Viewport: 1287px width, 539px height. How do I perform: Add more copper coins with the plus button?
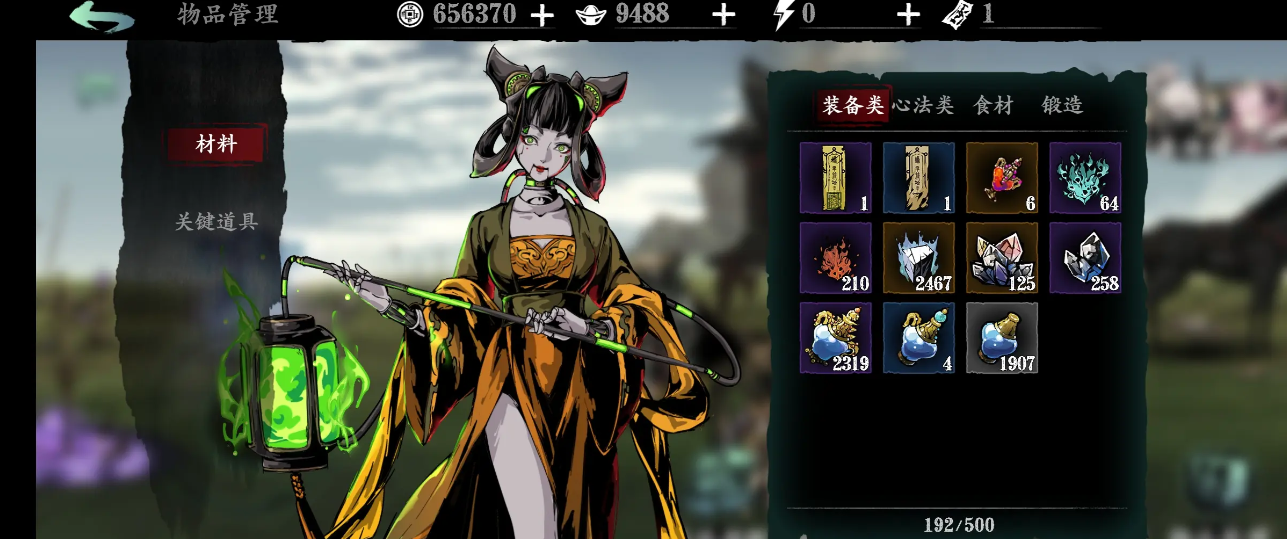541,15
